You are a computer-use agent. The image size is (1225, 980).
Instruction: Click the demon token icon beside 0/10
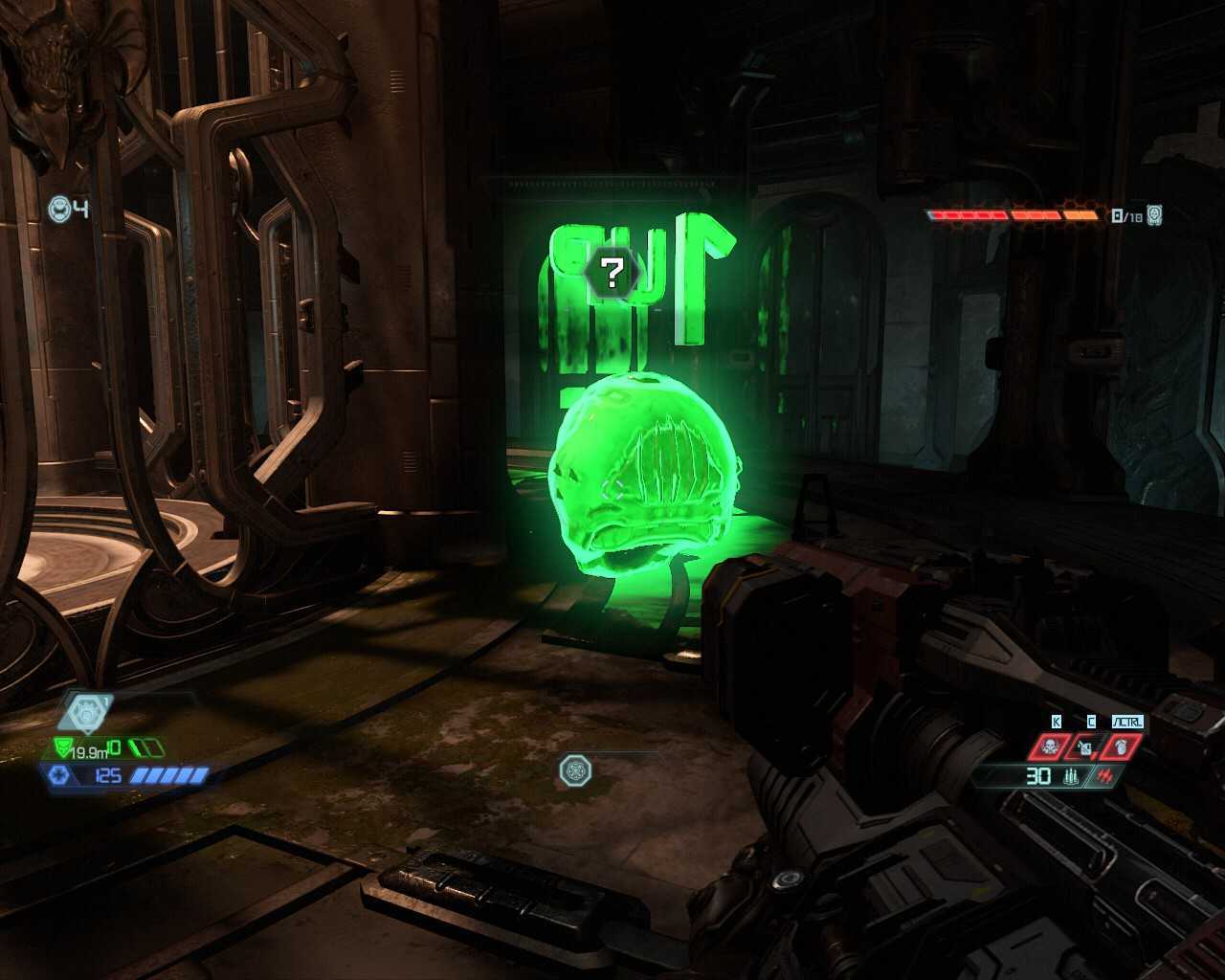pos(1154,215)
